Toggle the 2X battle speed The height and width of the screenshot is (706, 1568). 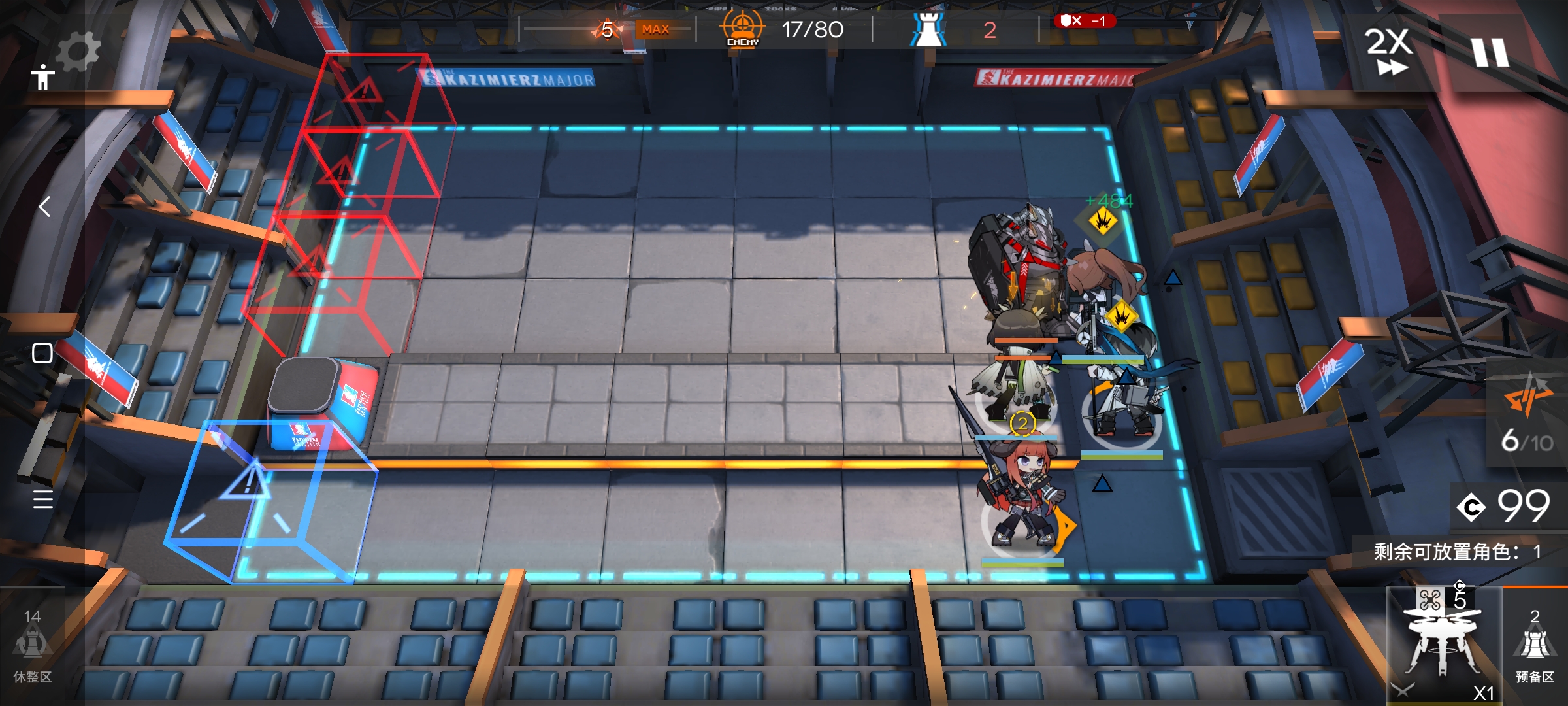pos(1388,51)
